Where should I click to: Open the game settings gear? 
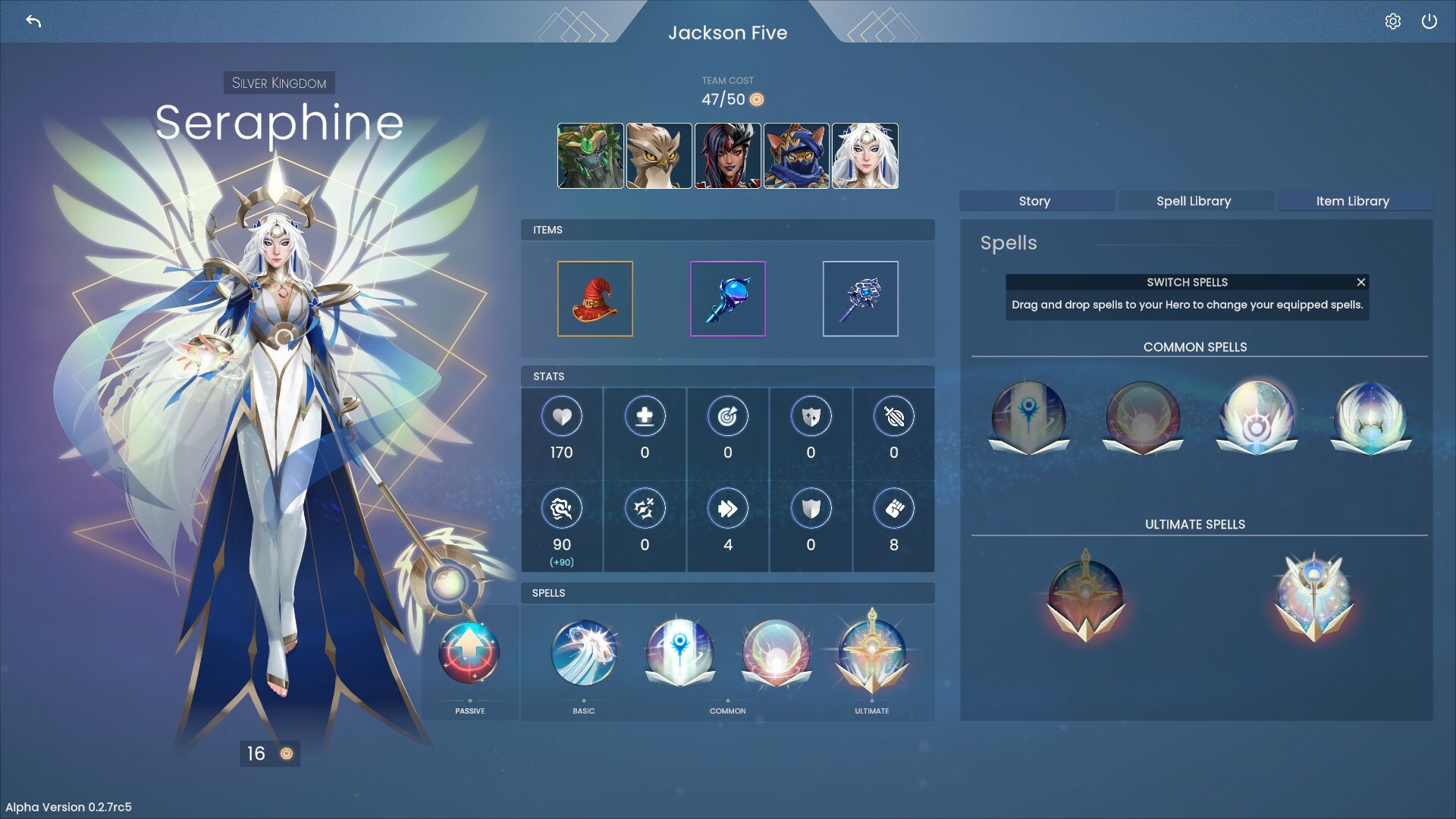pos(1393,21)
